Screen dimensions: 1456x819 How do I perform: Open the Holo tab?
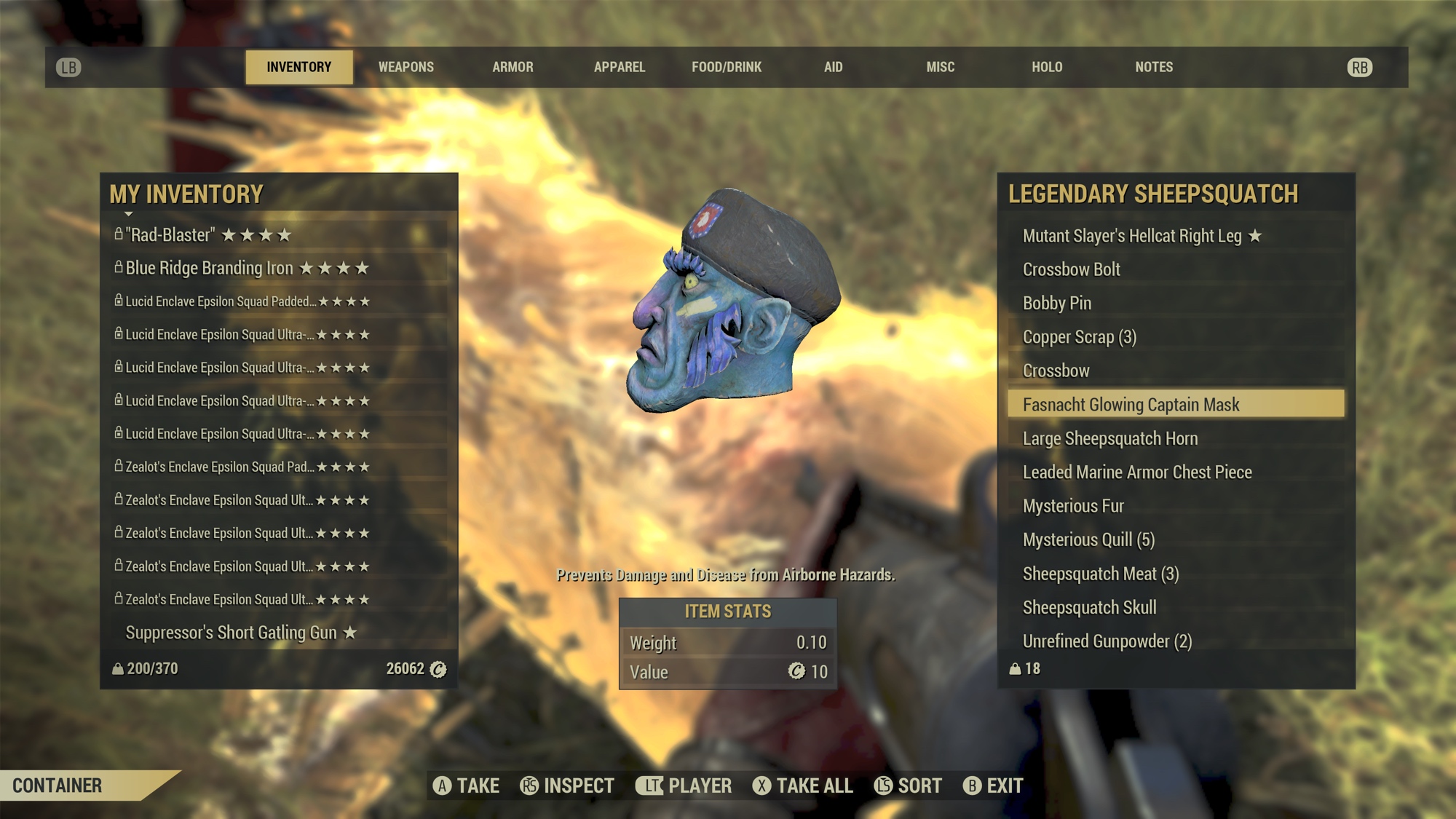[x=1046, y=67]
